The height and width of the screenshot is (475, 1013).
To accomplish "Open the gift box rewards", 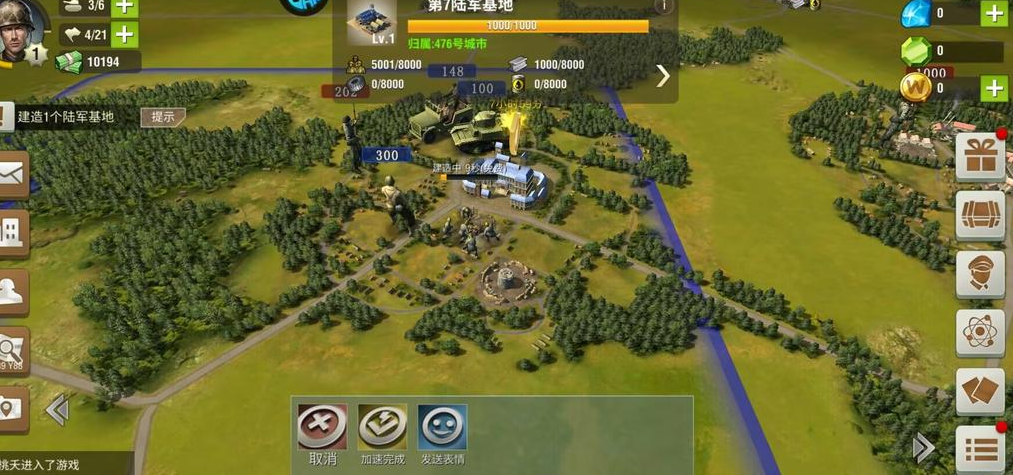I will pyautogui.click(x=980, y=157).
